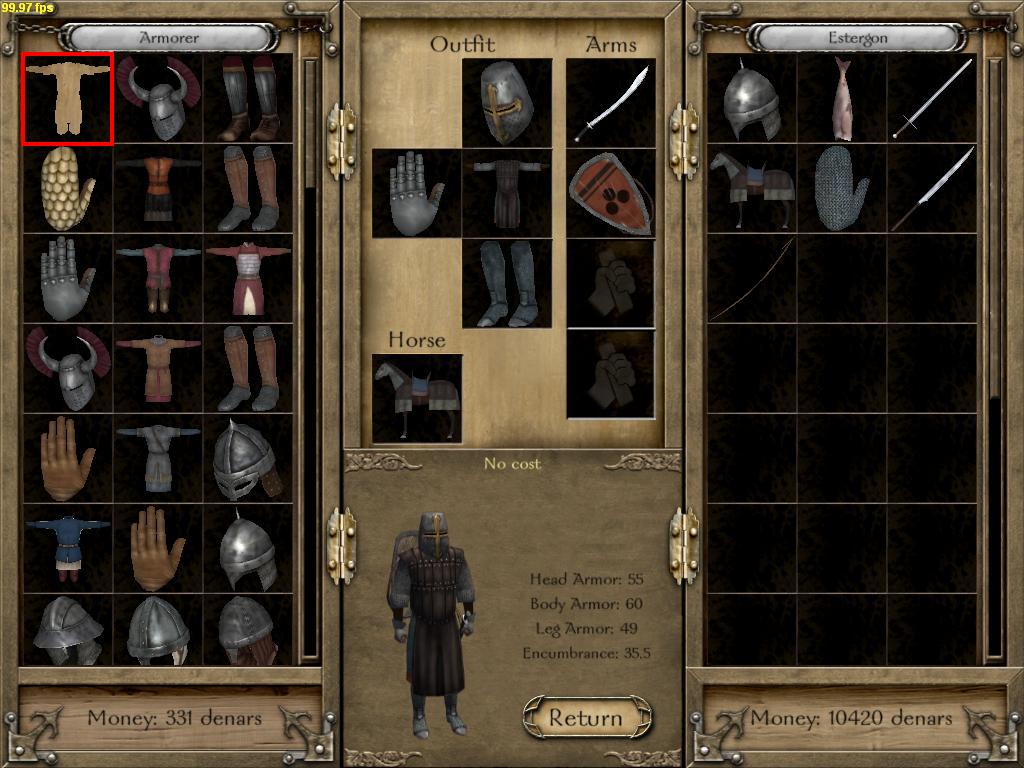Image resolution: width=1024 pixels, height=768 pixels.
Task: Click the Return button
Action: (586, 718)
